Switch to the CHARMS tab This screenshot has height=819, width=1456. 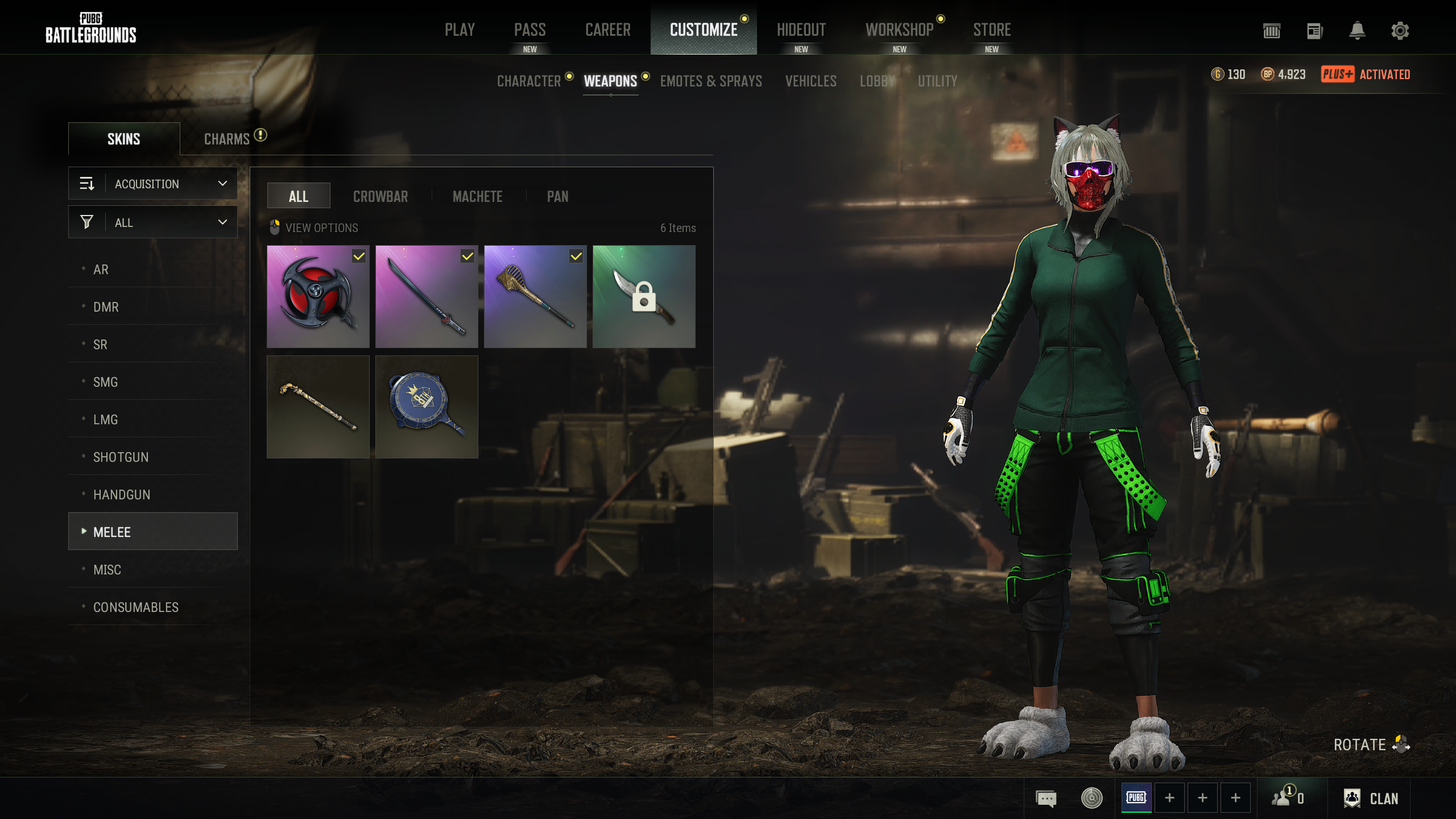pos(227,139)
